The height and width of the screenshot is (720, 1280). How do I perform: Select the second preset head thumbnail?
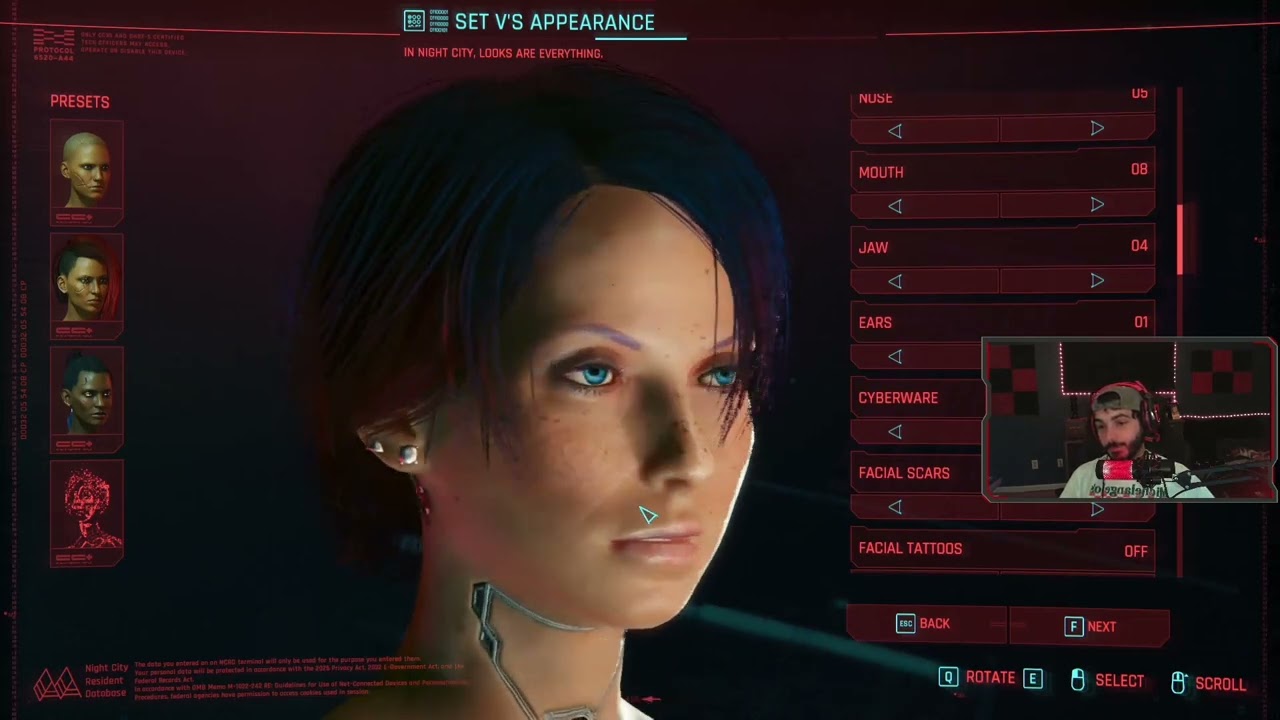[x=86, y=283]
